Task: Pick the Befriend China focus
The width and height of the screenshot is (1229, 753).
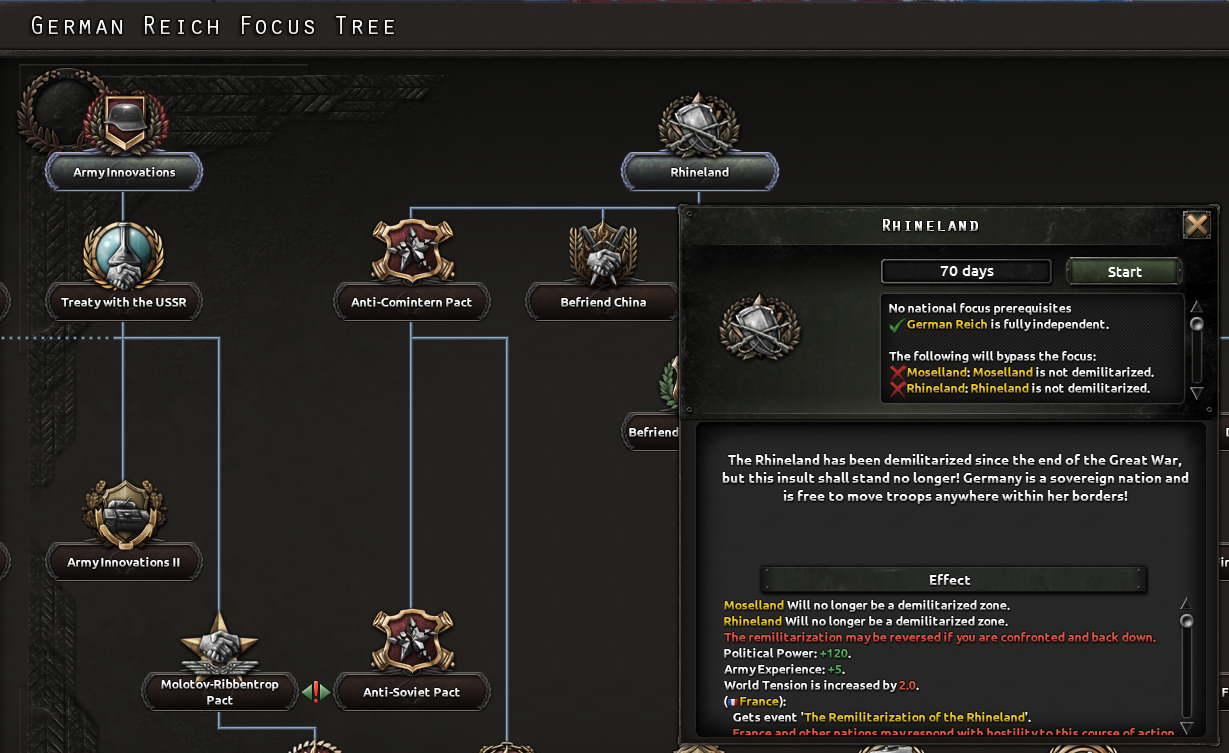Action: click(x=603, y=302)
